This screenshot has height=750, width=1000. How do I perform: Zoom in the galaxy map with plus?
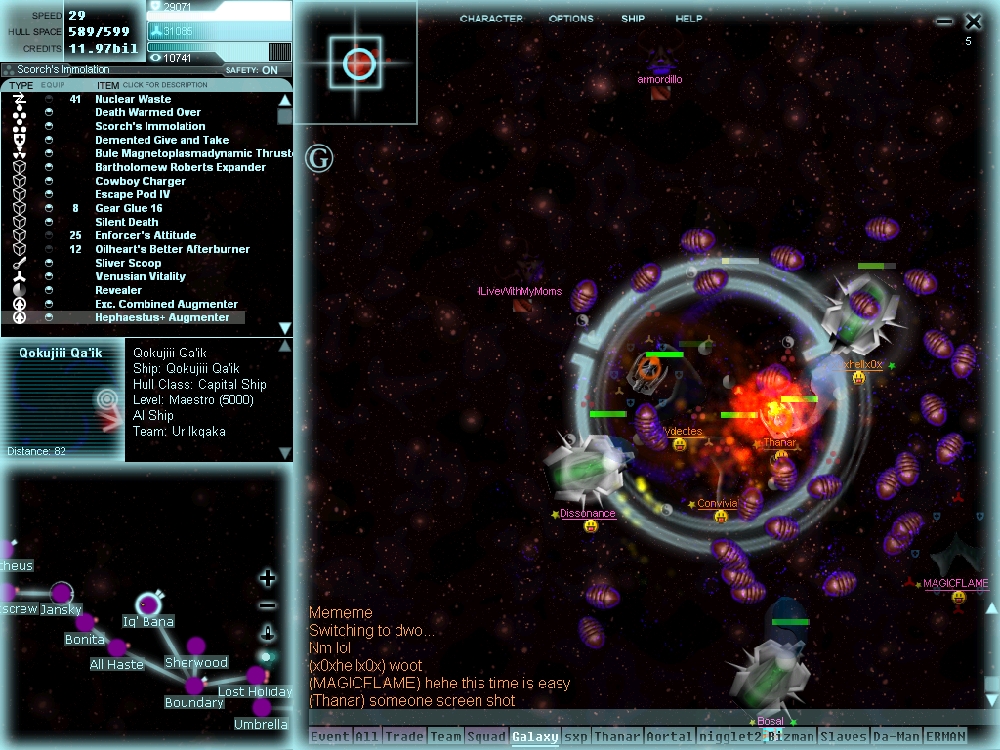click(268, 578)
